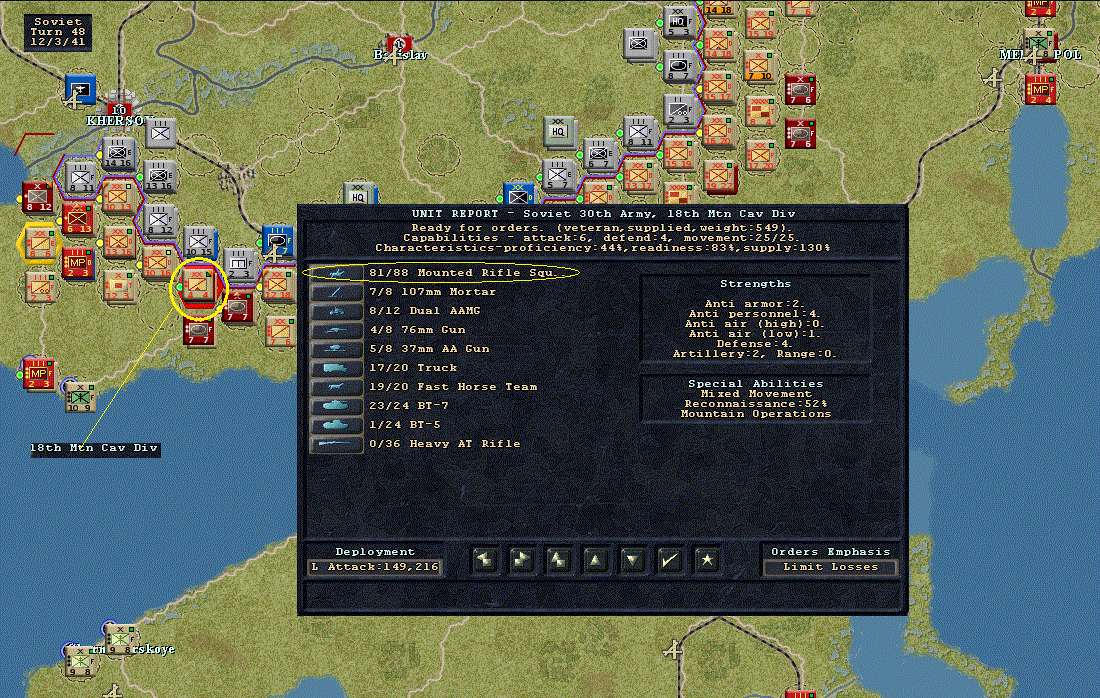Click the star button in unit report
The height and width of the screenshot is (698, 1100).
(706, 560)
